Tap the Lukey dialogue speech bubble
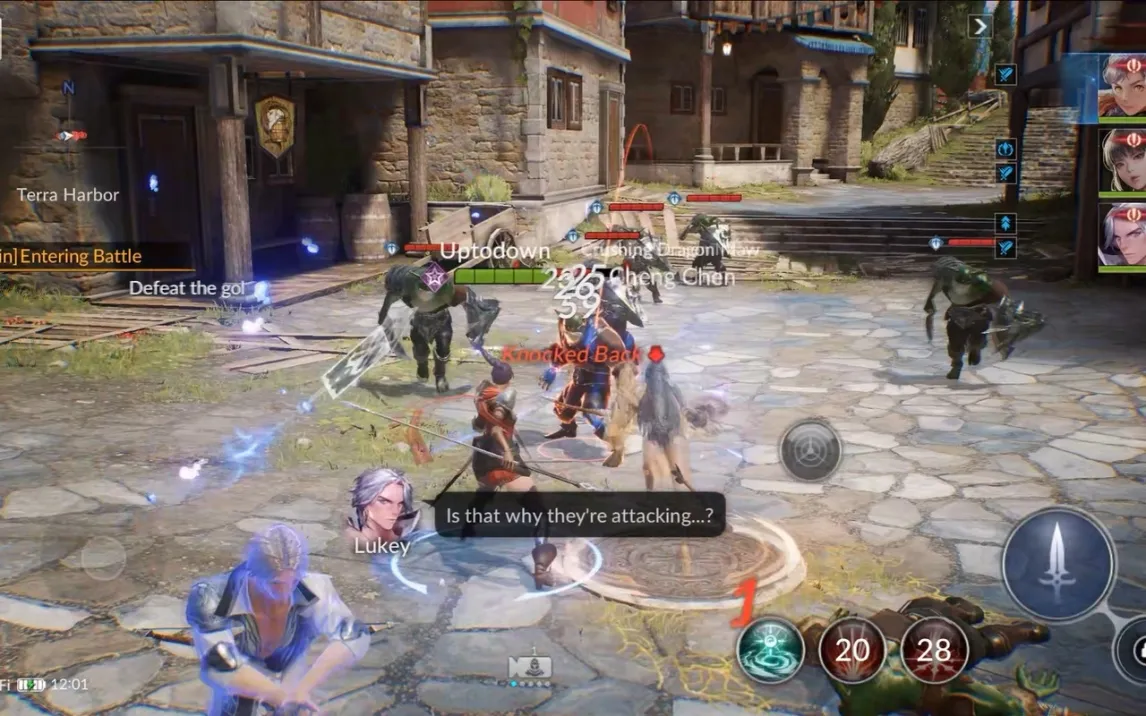Screen dimensions: 1146x716 coord(580,515)
